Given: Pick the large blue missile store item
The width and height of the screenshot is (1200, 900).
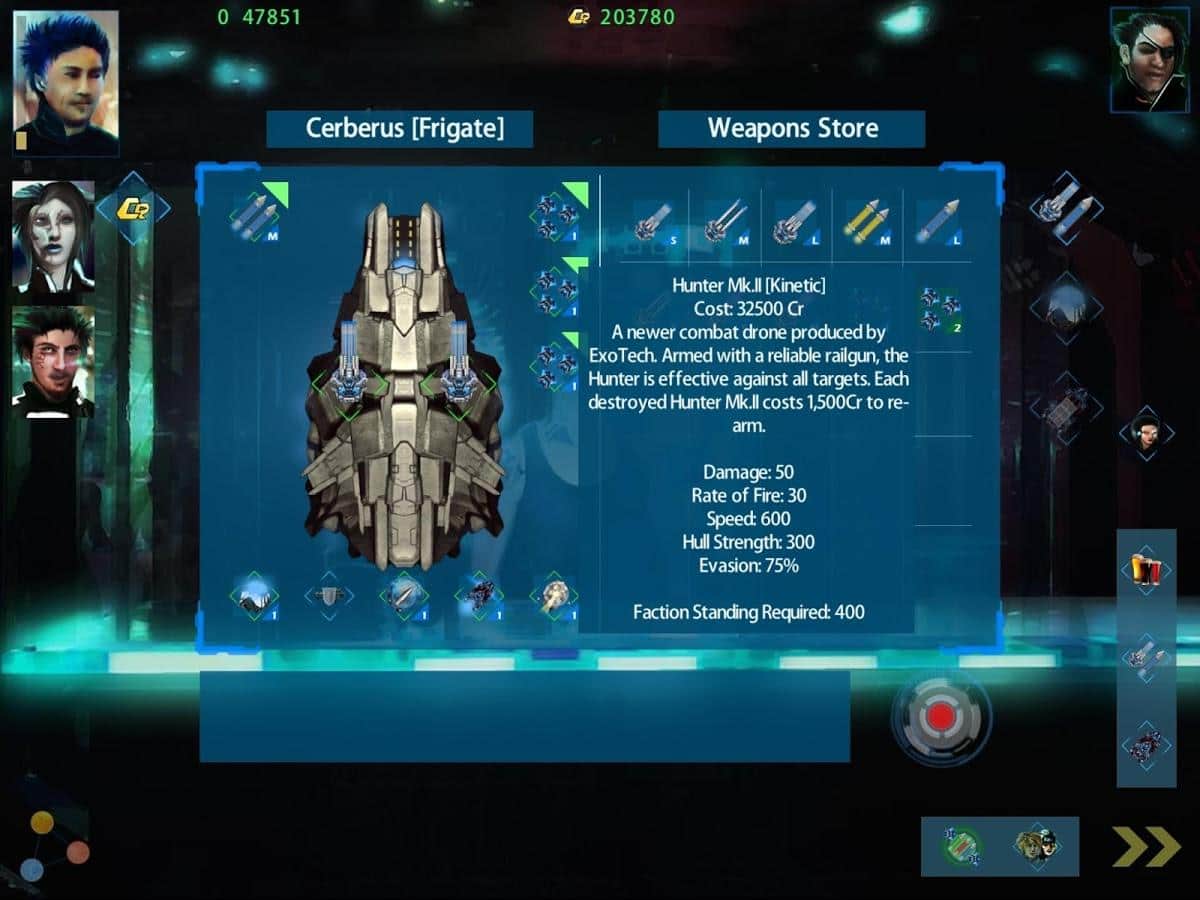Looking at the screenshot, I should [x=937, y=224].
